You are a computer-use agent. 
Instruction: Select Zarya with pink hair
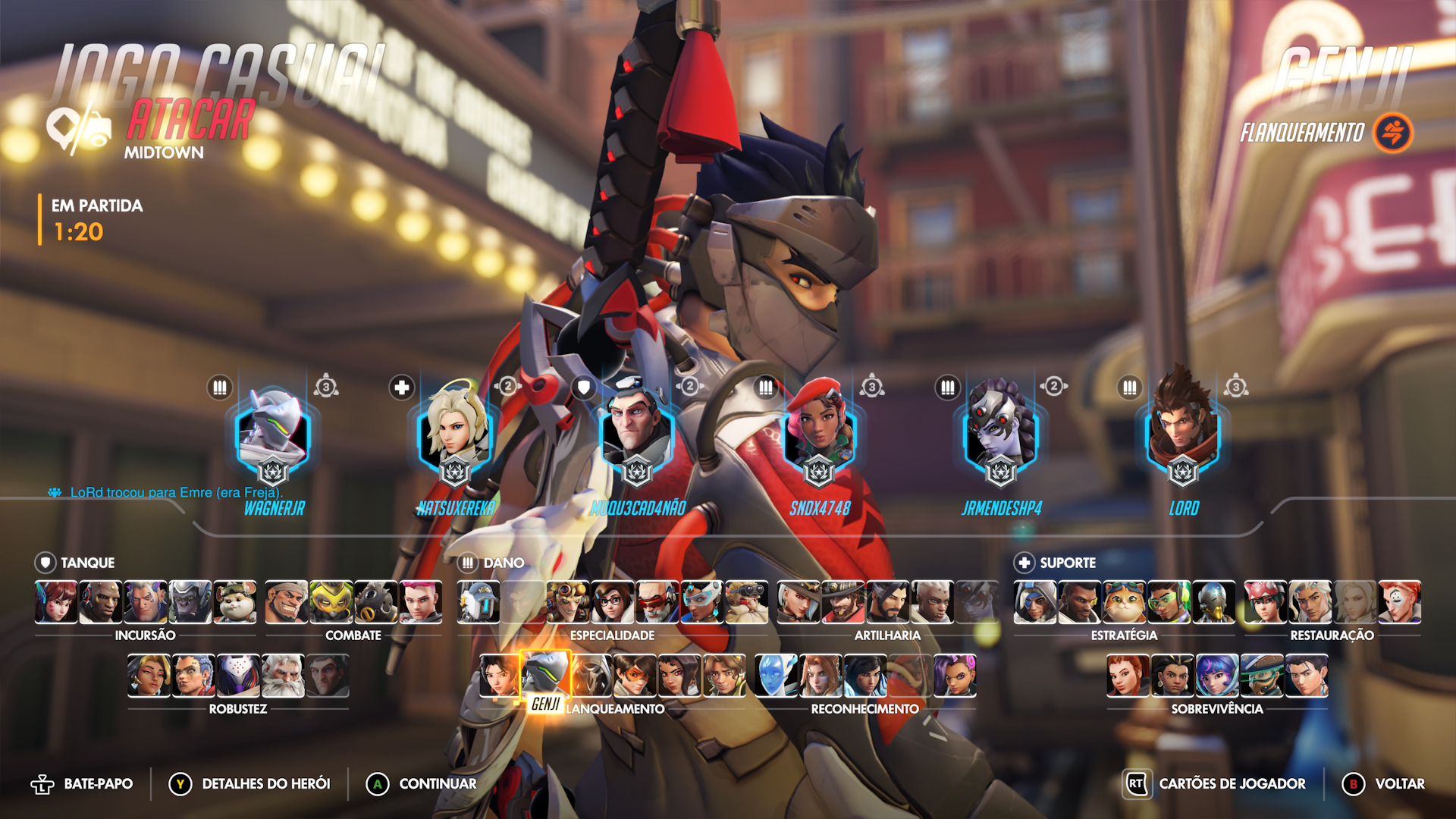tap(421, 601)
